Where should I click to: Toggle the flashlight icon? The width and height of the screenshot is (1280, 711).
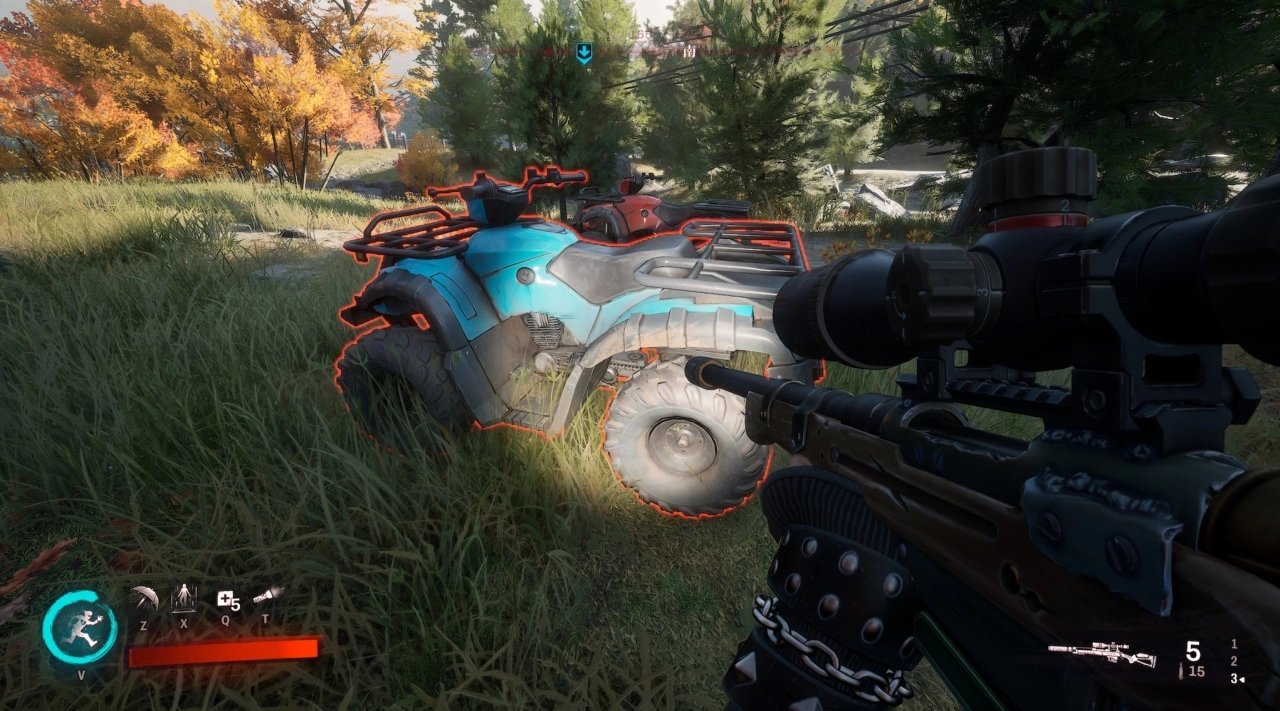point(266,597)
